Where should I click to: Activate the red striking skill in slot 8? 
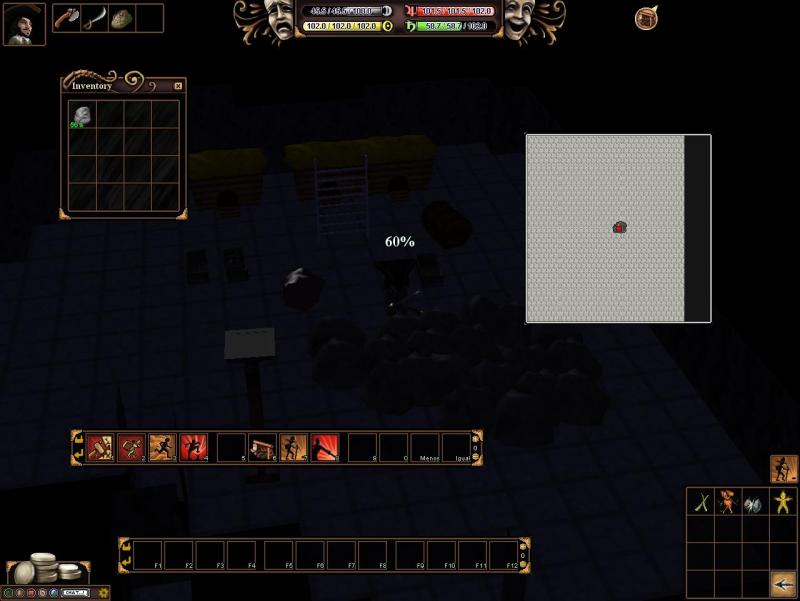tap(325, 446)
